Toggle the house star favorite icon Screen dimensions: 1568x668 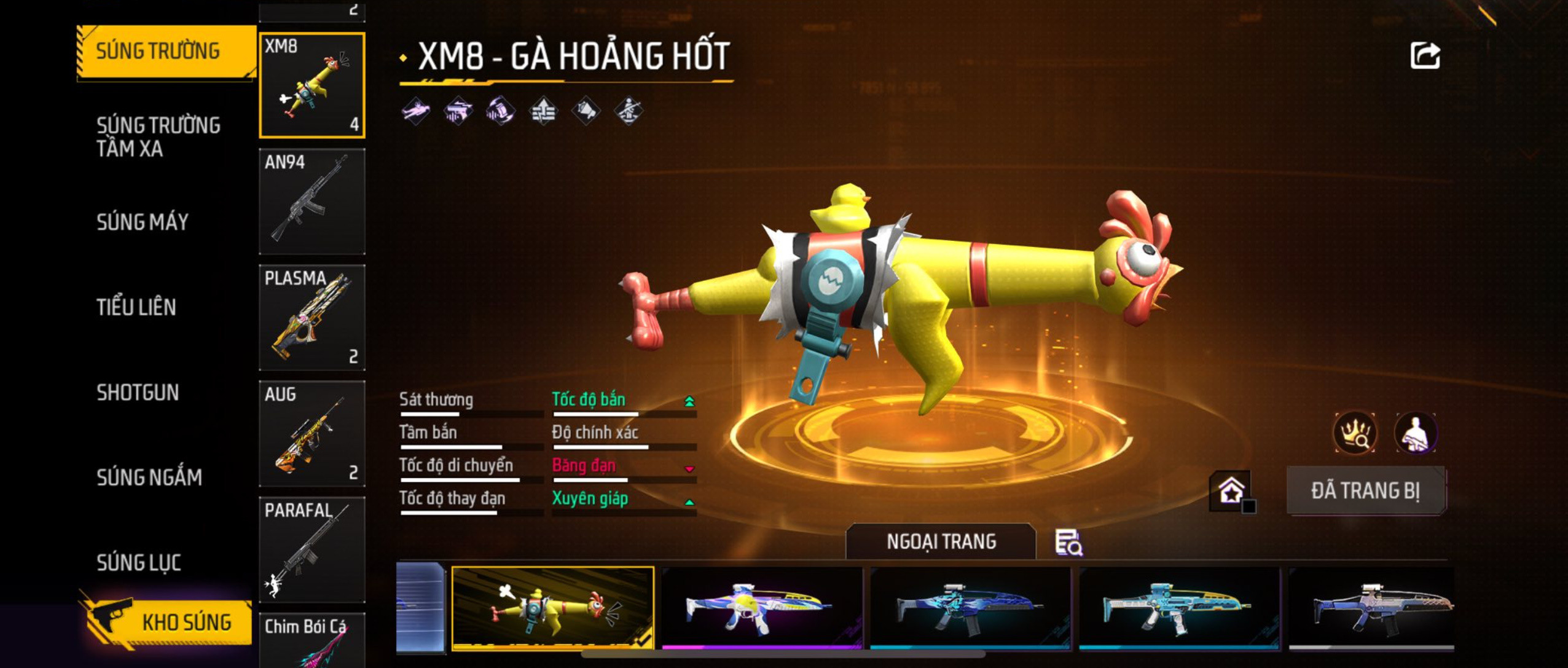pyautogui.click(x=1232, y=491)
